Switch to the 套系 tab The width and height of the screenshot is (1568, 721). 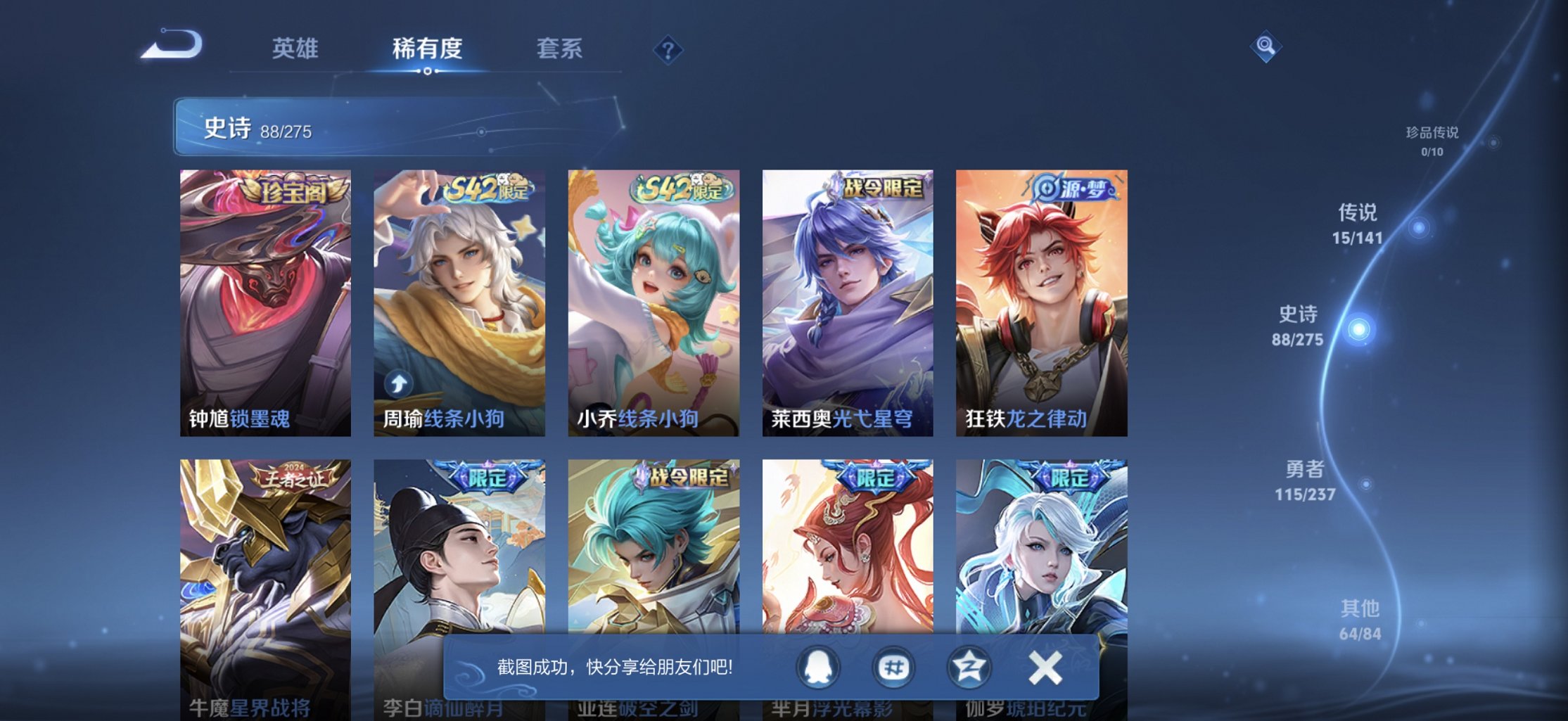pos(562,49)
